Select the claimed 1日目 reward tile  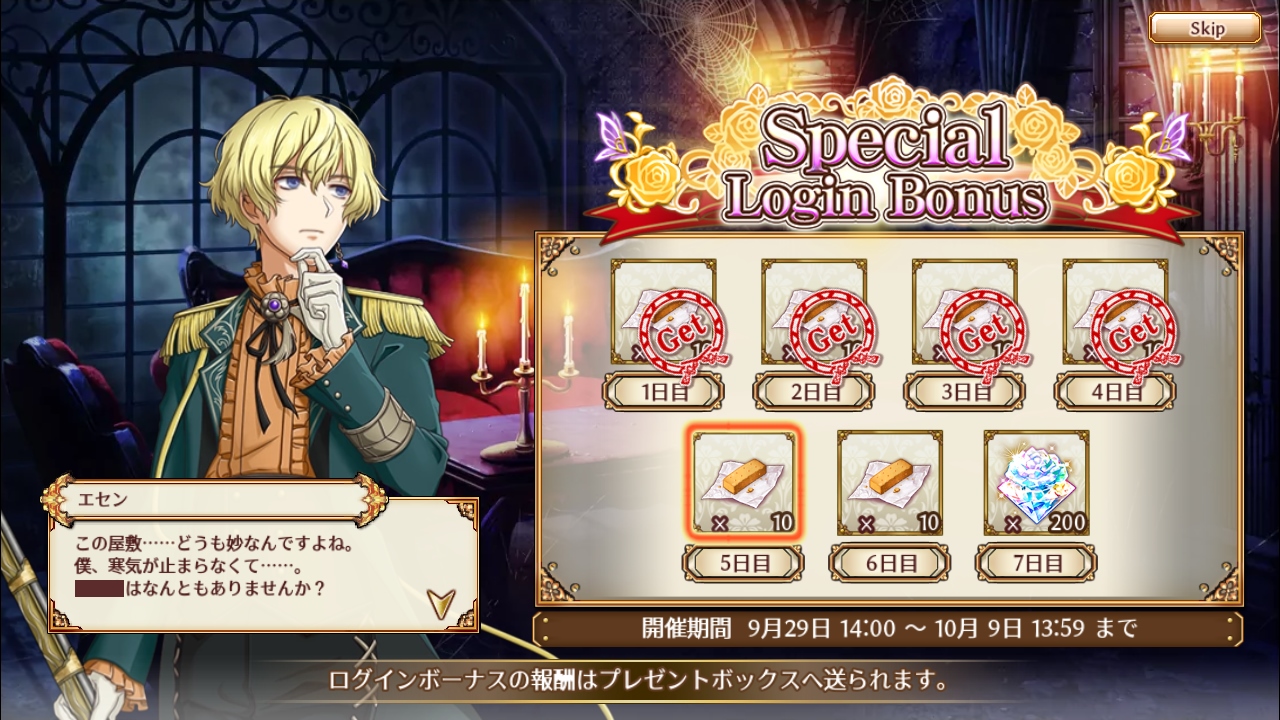click(663, 312)
